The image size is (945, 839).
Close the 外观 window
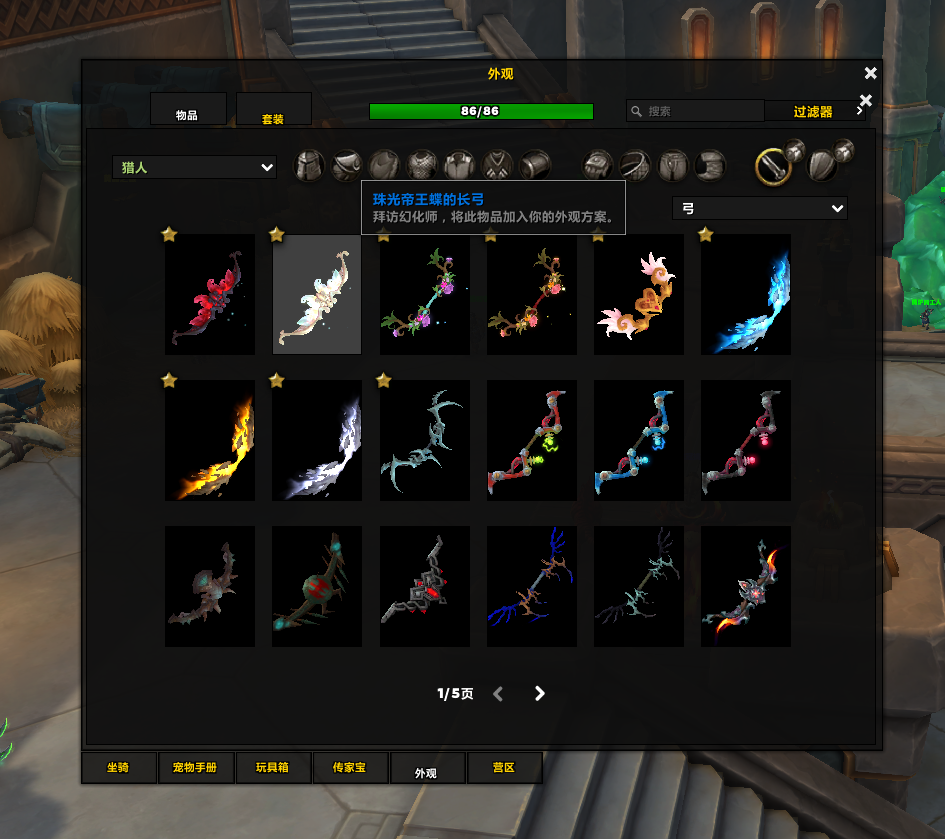tap(870, 73)
